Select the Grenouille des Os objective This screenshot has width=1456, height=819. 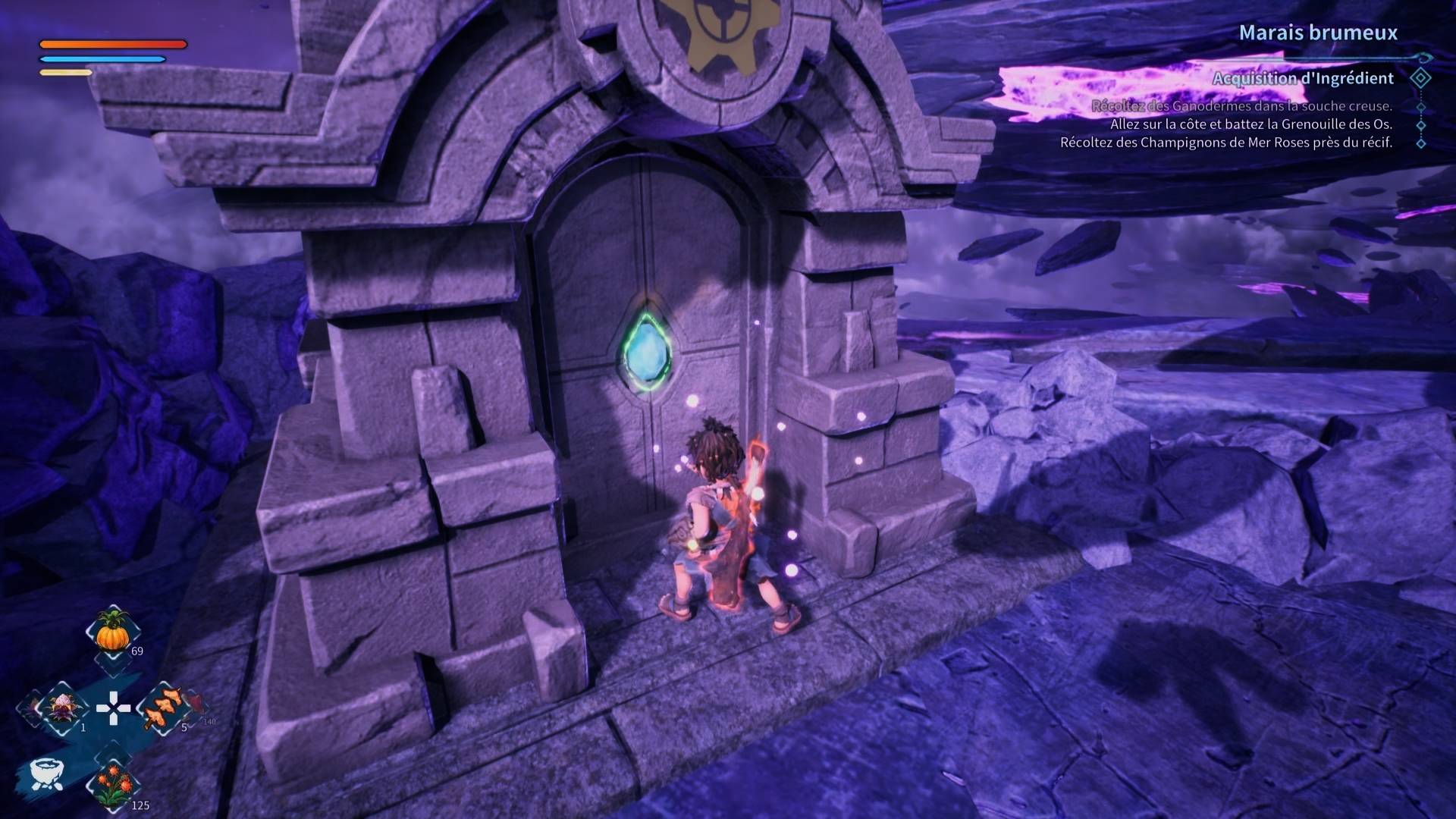click(x=1250, y=124)
